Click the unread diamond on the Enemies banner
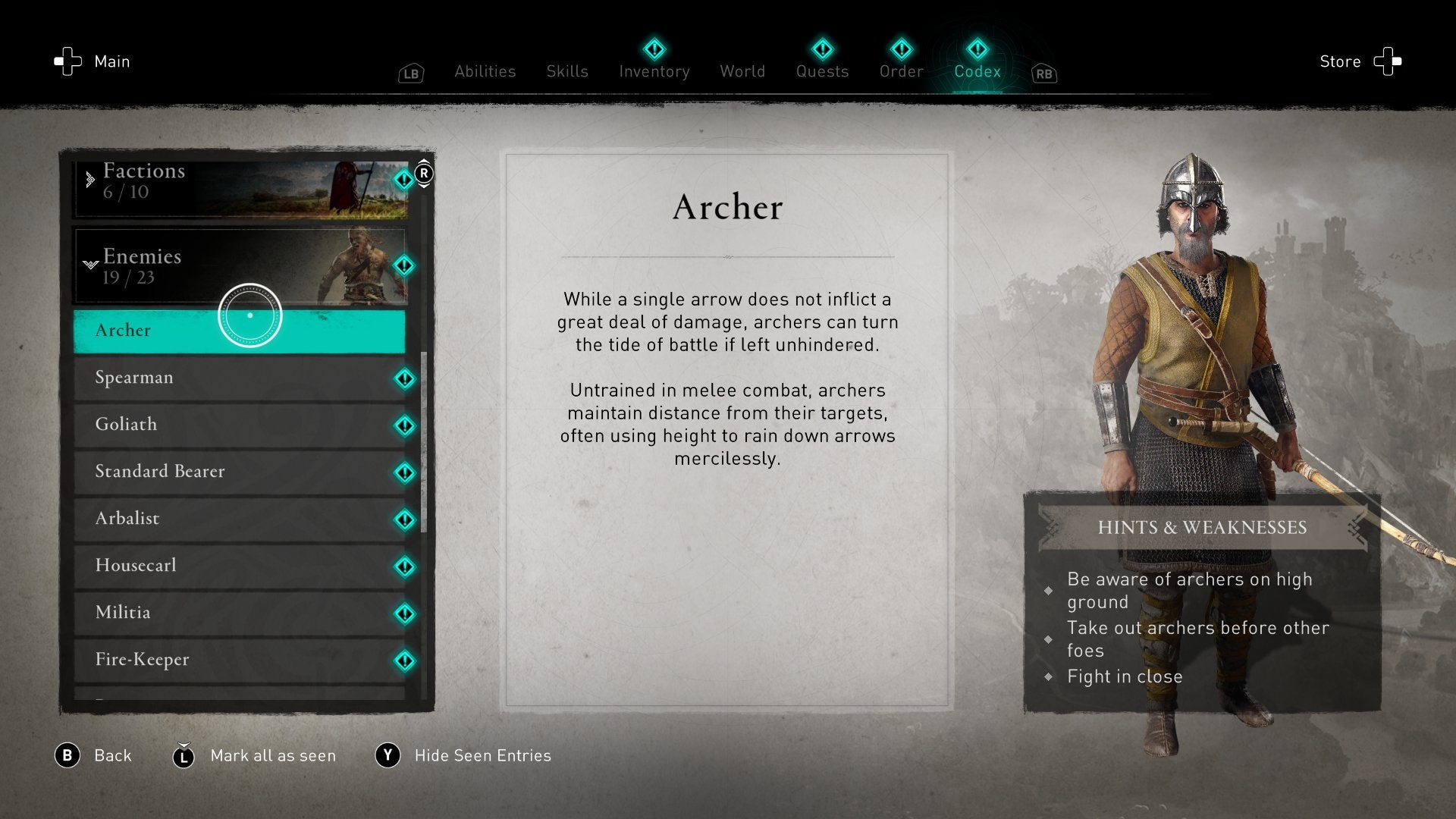The image size is (1456, 819). (x=403, y=265)
